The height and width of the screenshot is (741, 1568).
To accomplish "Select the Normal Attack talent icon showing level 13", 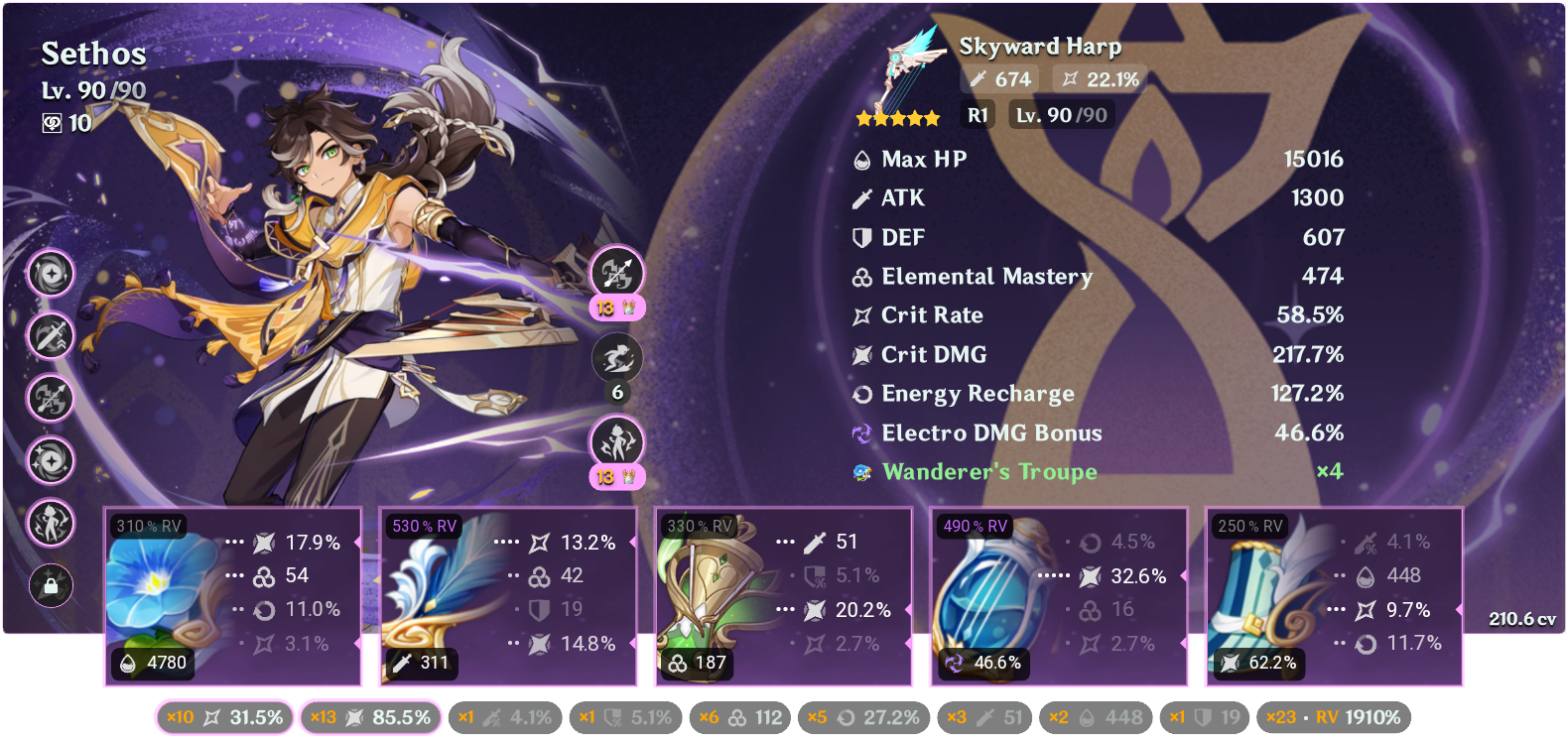I will pyautogui.click(x=618, y=273).
